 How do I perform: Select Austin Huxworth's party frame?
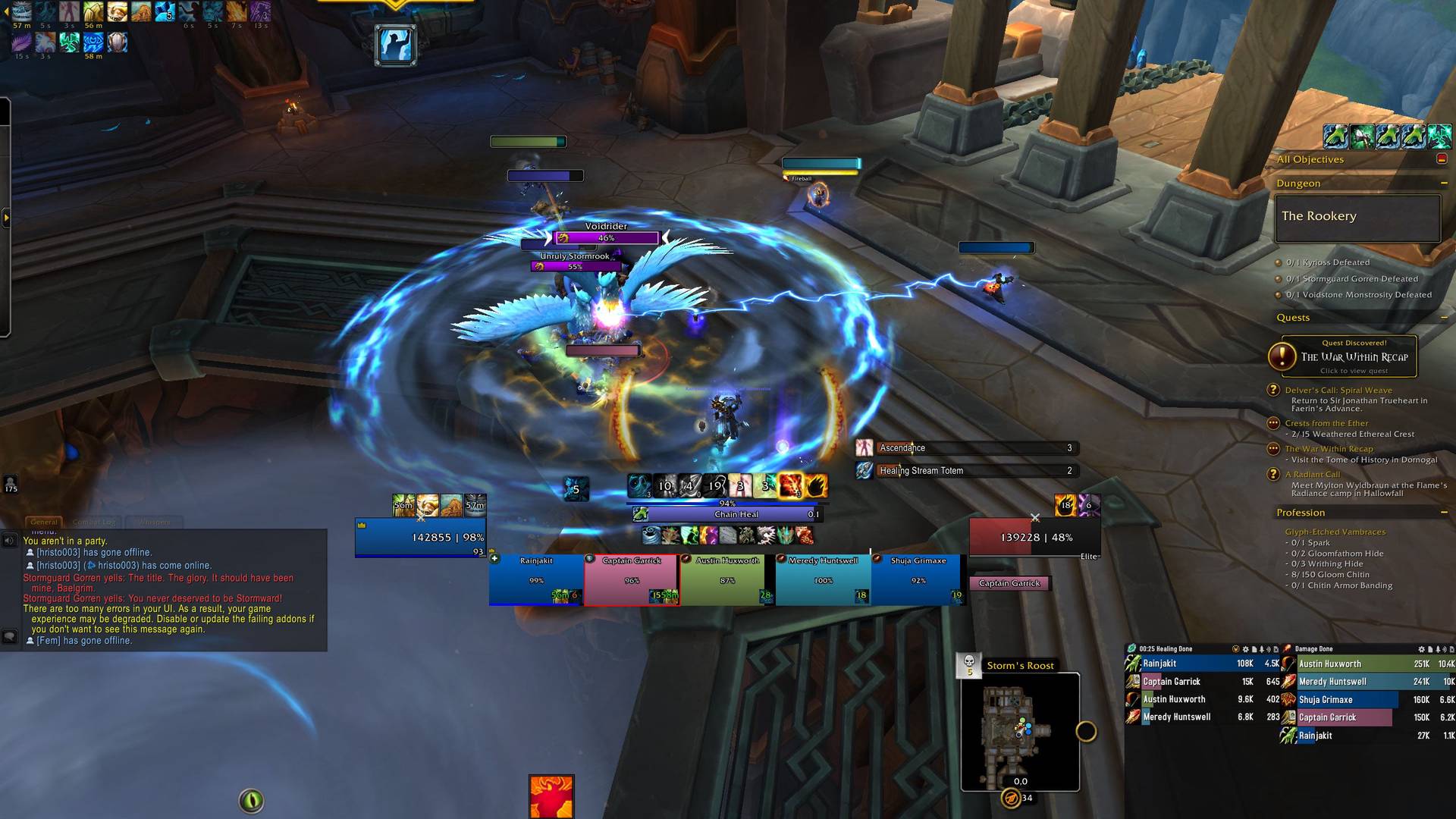pyautogui.click(x=726, y=580)
